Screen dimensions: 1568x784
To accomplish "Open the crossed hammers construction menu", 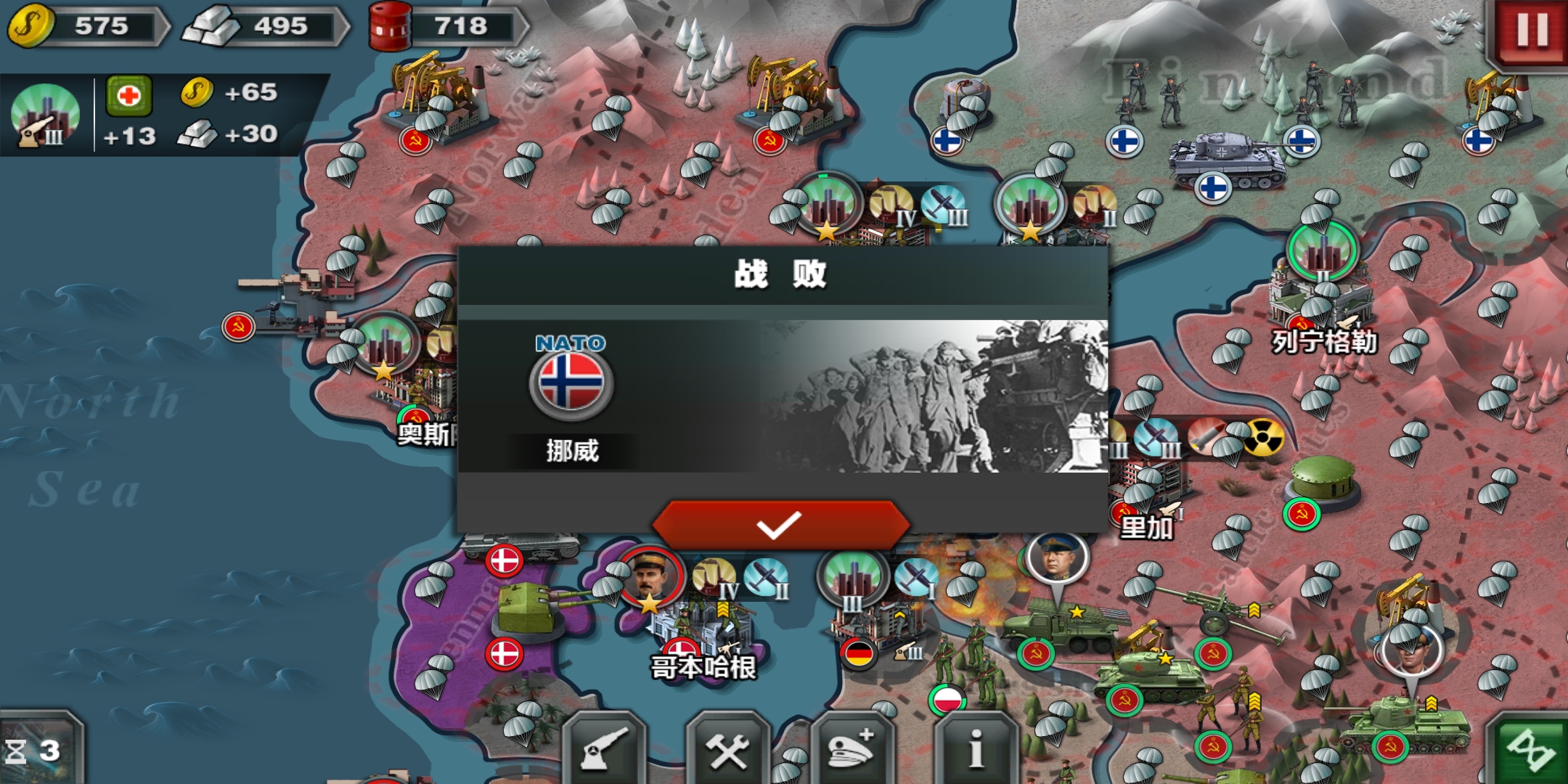I will click(728, 751).
